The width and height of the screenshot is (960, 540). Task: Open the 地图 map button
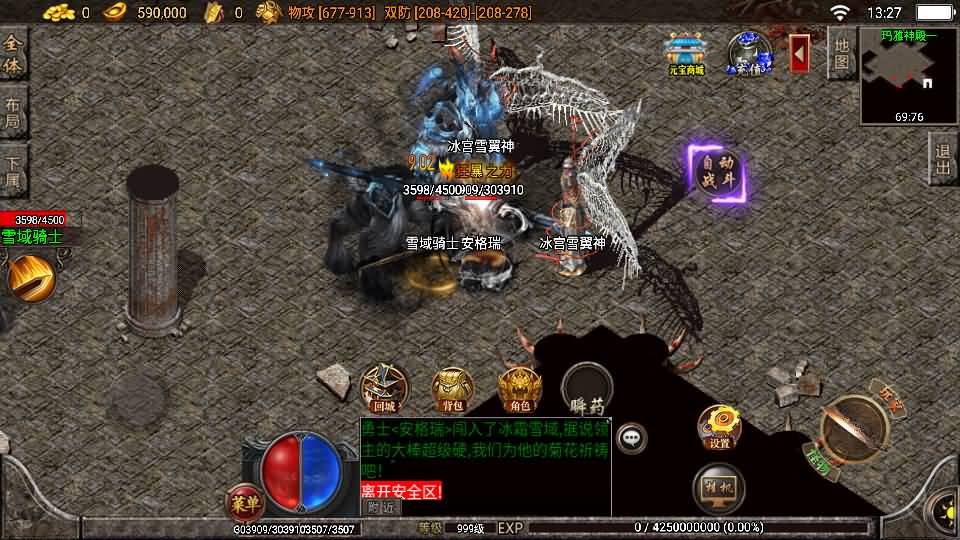pyautogui.click(x=841, y=54)
